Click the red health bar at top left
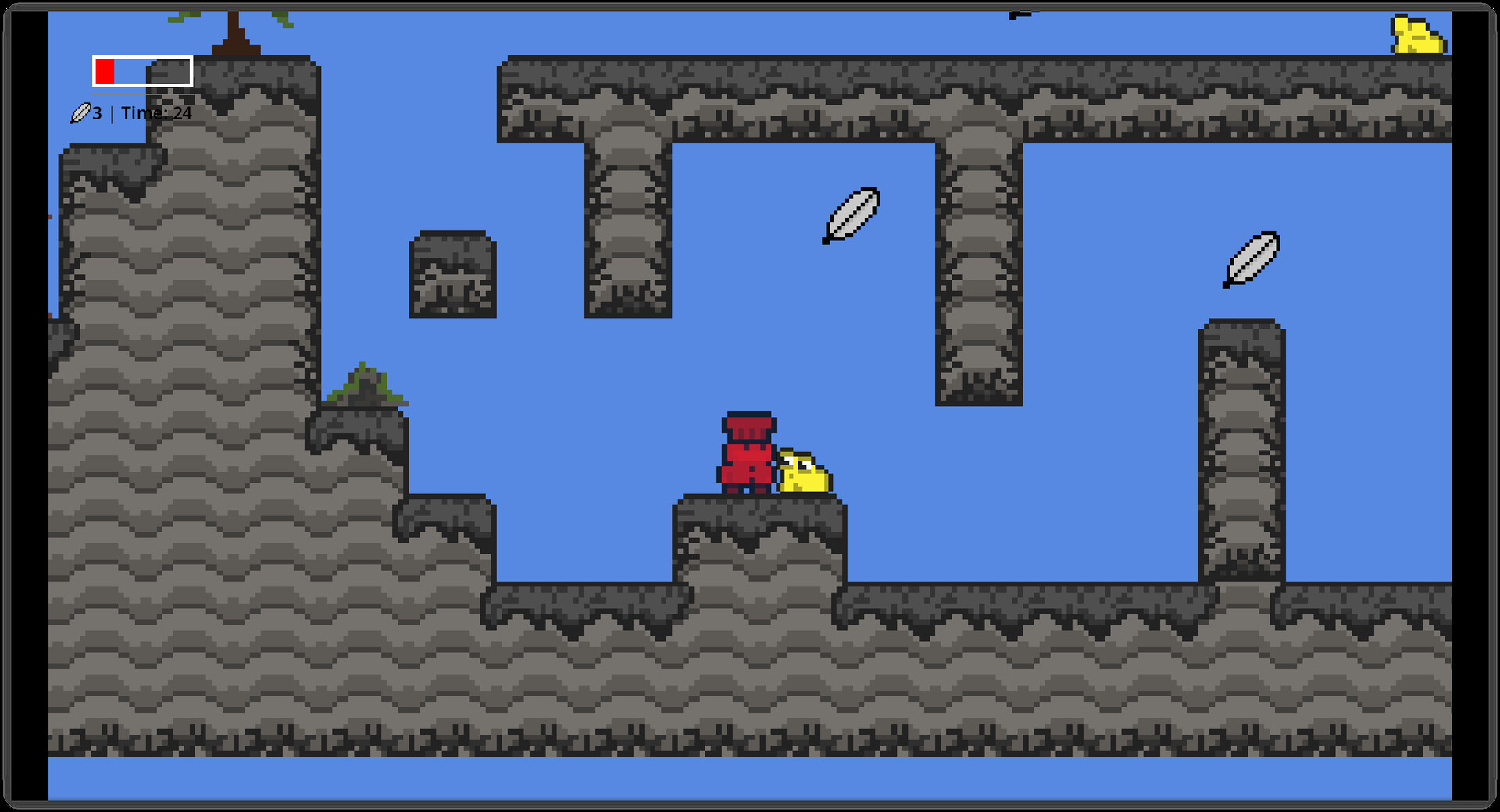1500x812 pixels. point(105,71)
